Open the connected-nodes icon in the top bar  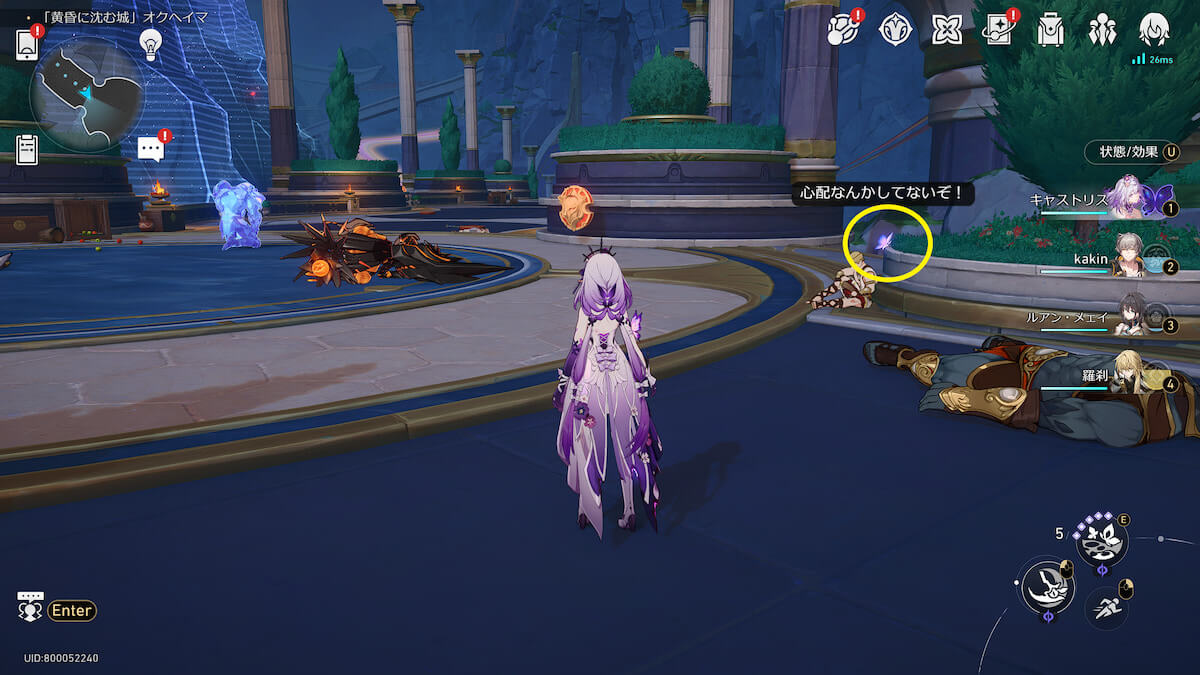843,30
